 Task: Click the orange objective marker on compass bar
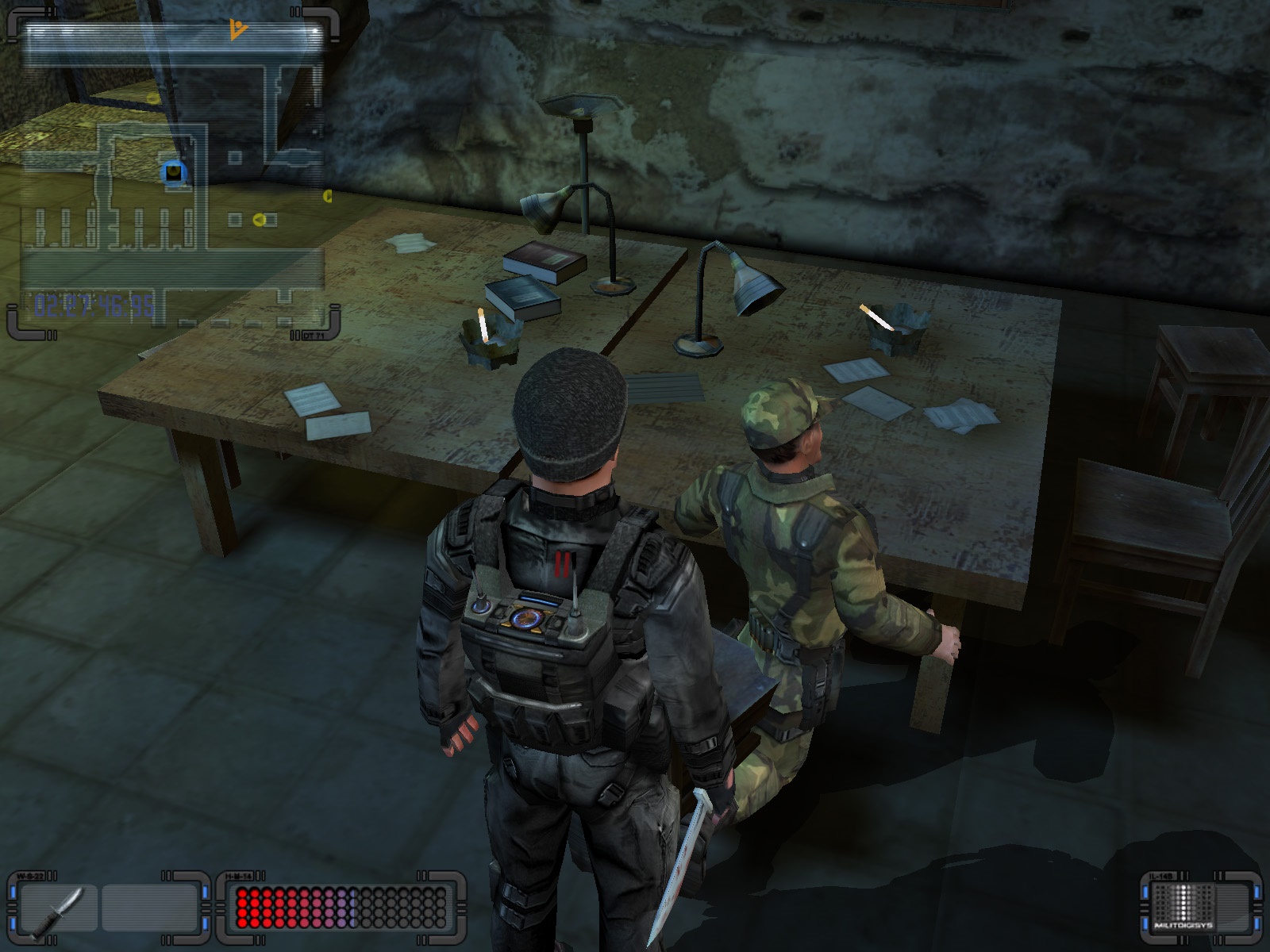coord(237,31)
